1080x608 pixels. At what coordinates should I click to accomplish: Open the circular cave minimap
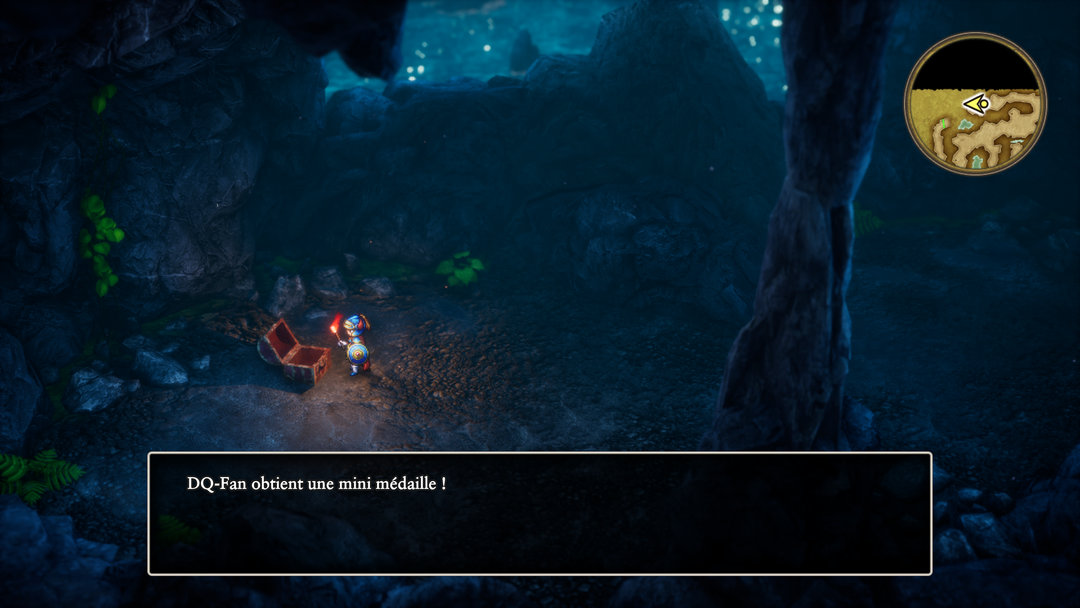(x=975, y=104)
